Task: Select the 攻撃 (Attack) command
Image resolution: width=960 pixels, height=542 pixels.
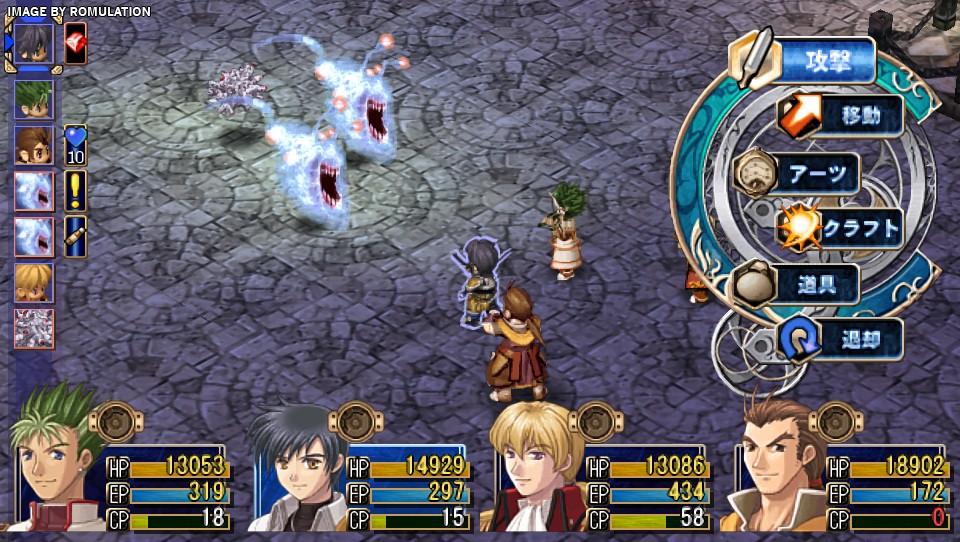Action: click(826, 62)
